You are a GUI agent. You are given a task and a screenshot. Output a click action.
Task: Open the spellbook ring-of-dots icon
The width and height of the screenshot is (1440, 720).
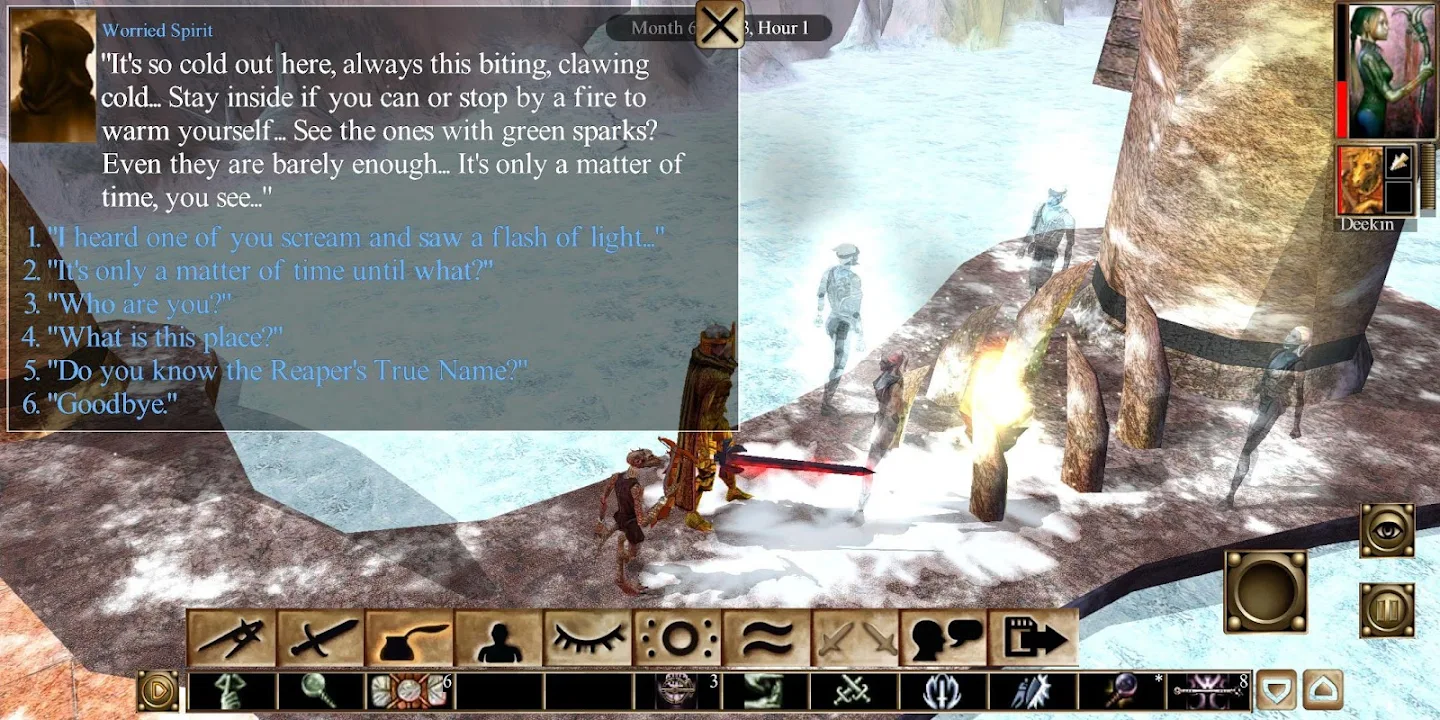(x=677, y=638)
